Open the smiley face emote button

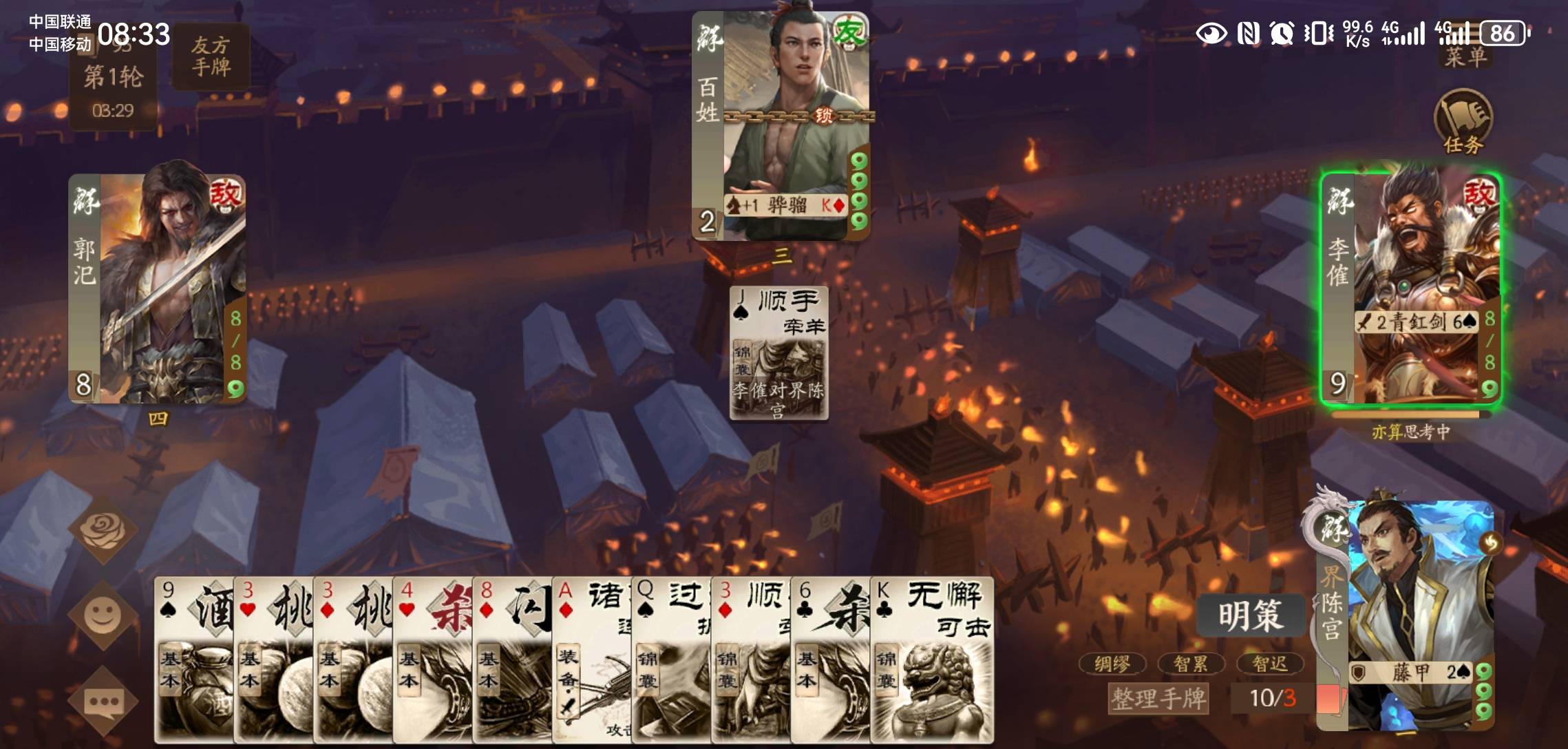pos(103,615)
